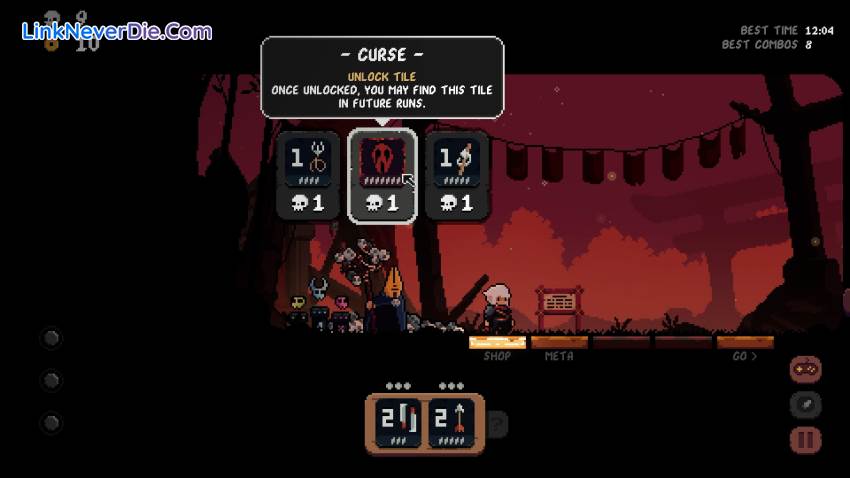Screen dimensions: 850x478
Task: Select the Shop stage on progress bar
Action: click(498, 343)
